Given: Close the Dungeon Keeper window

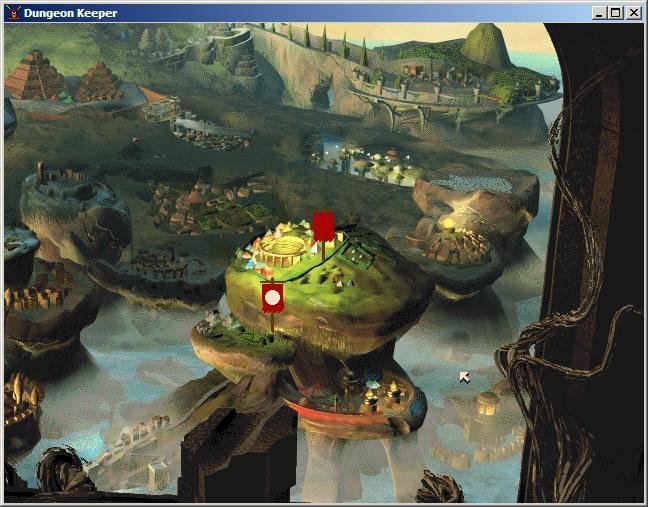Looking at the screenshot, I should click(633, 13).
